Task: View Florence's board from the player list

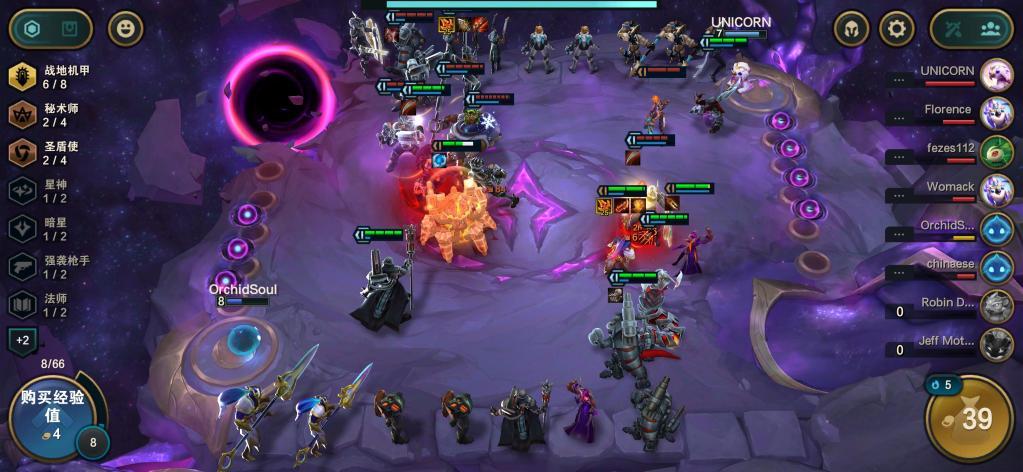Action: pyautogui.click(x=996, y=112)
